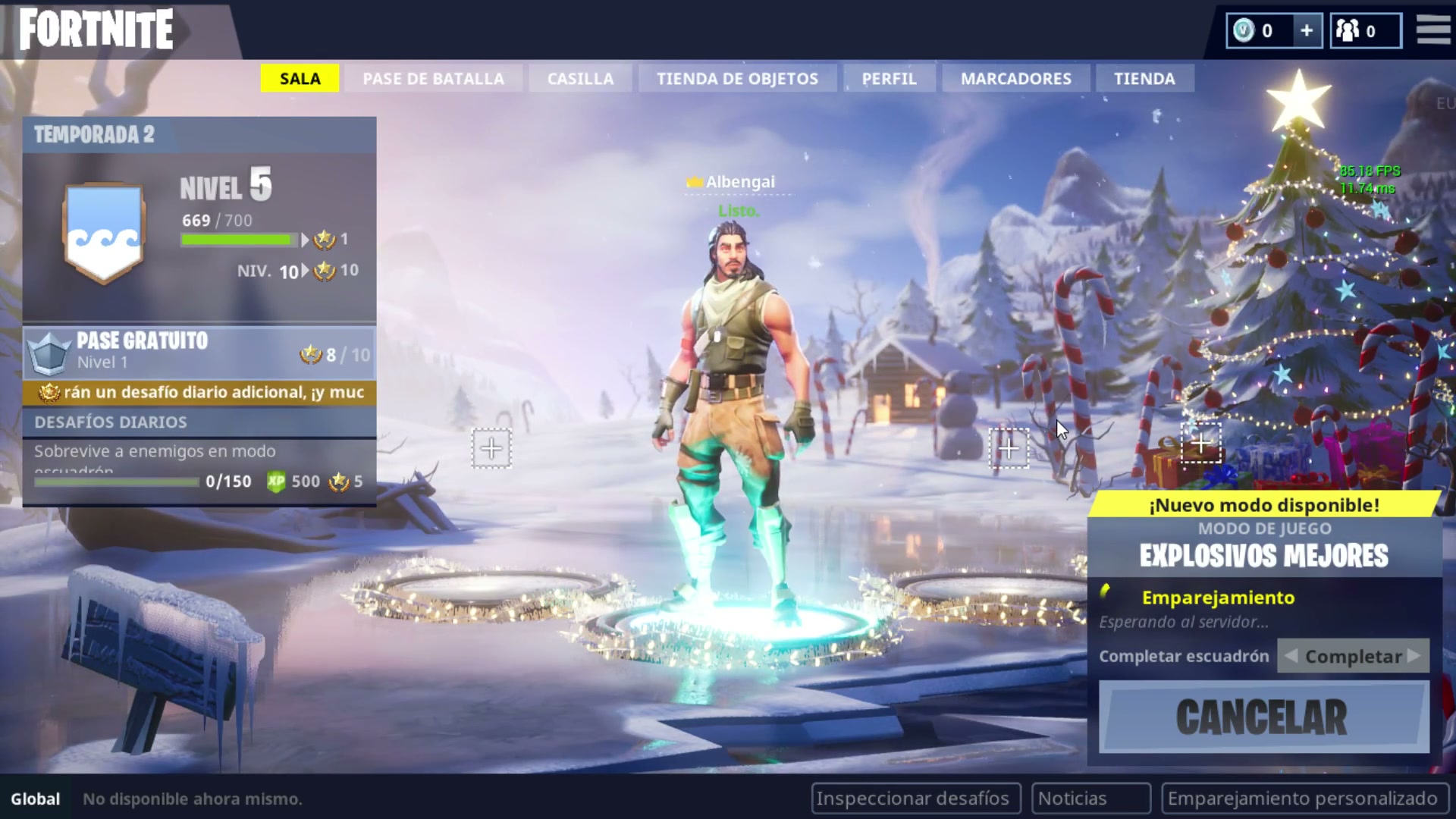
Task: Click the left arrow beside Completar escuadrón
Action: (x=1289, y=656)
